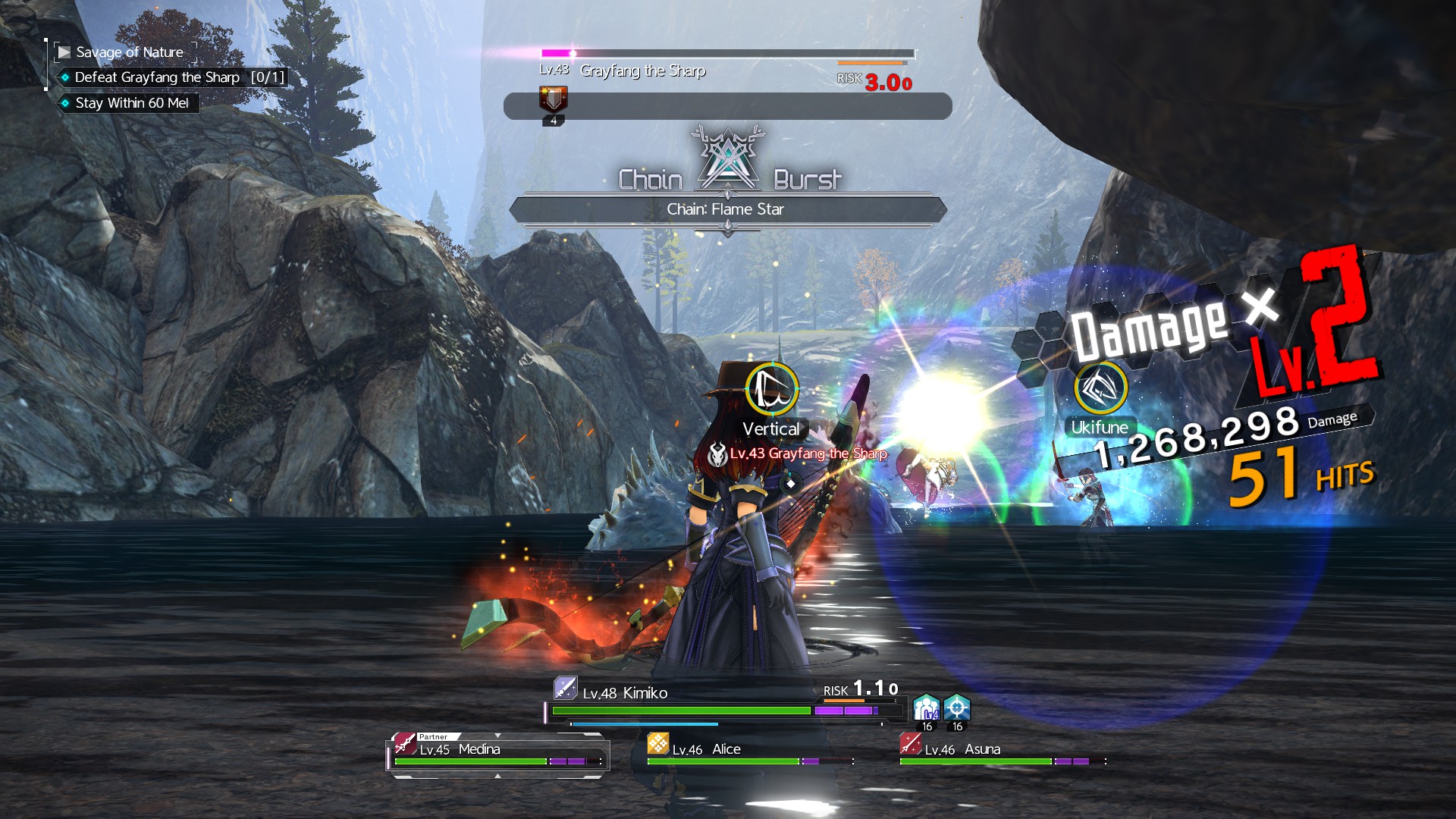Activate the Ukifune skill icon
1456x819 pixels.
click(x=1100, y=388)
